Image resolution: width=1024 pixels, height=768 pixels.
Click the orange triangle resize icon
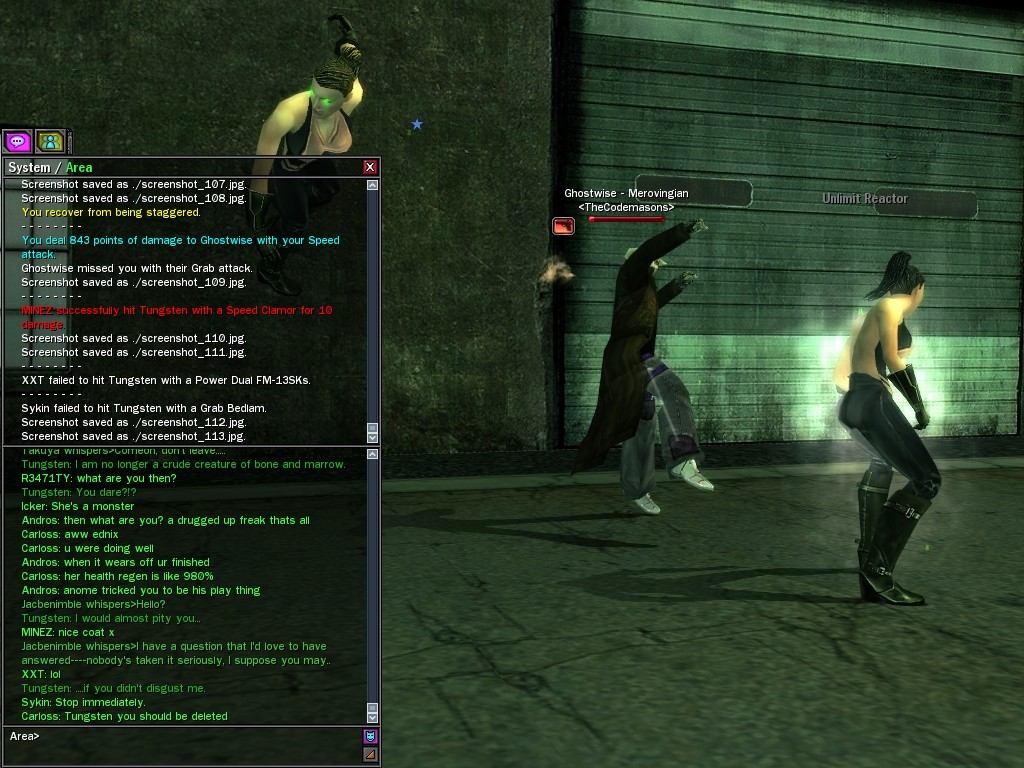pyautogui.click(x=370, y=755)
